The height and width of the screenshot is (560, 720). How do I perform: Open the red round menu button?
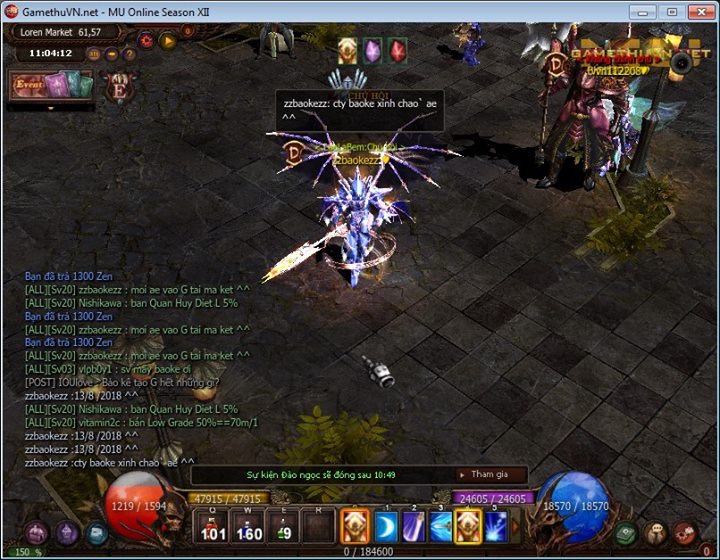click(x=684, y=533)
